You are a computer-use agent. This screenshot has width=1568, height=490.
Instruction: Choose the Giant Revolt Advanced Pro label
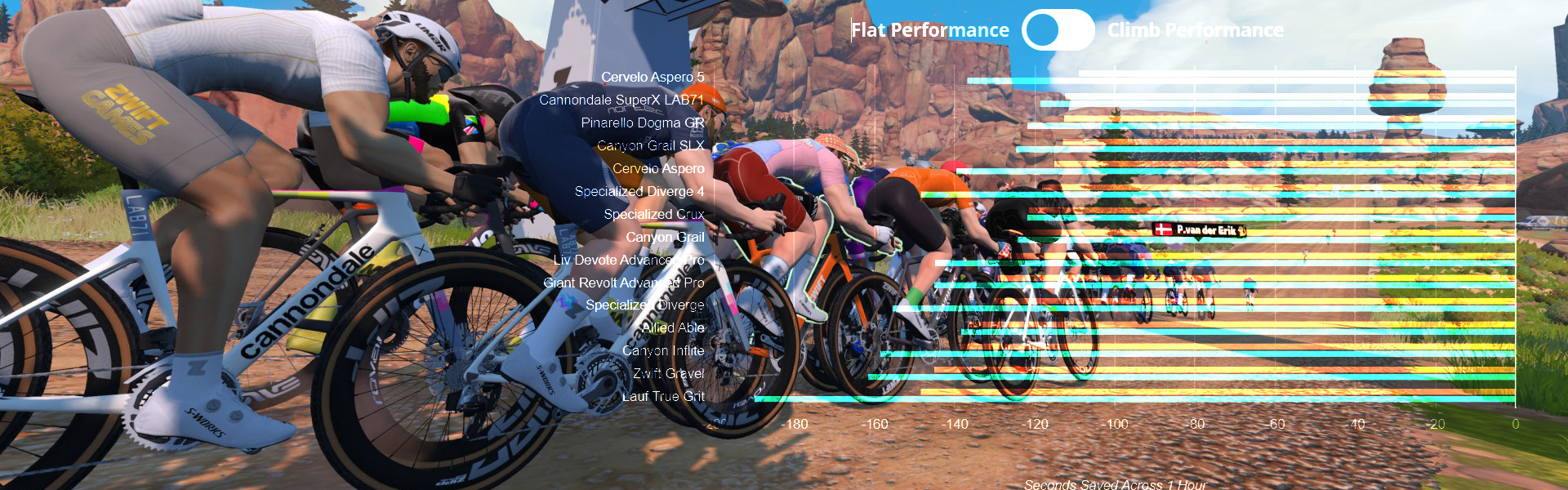(x=623, y=283)
